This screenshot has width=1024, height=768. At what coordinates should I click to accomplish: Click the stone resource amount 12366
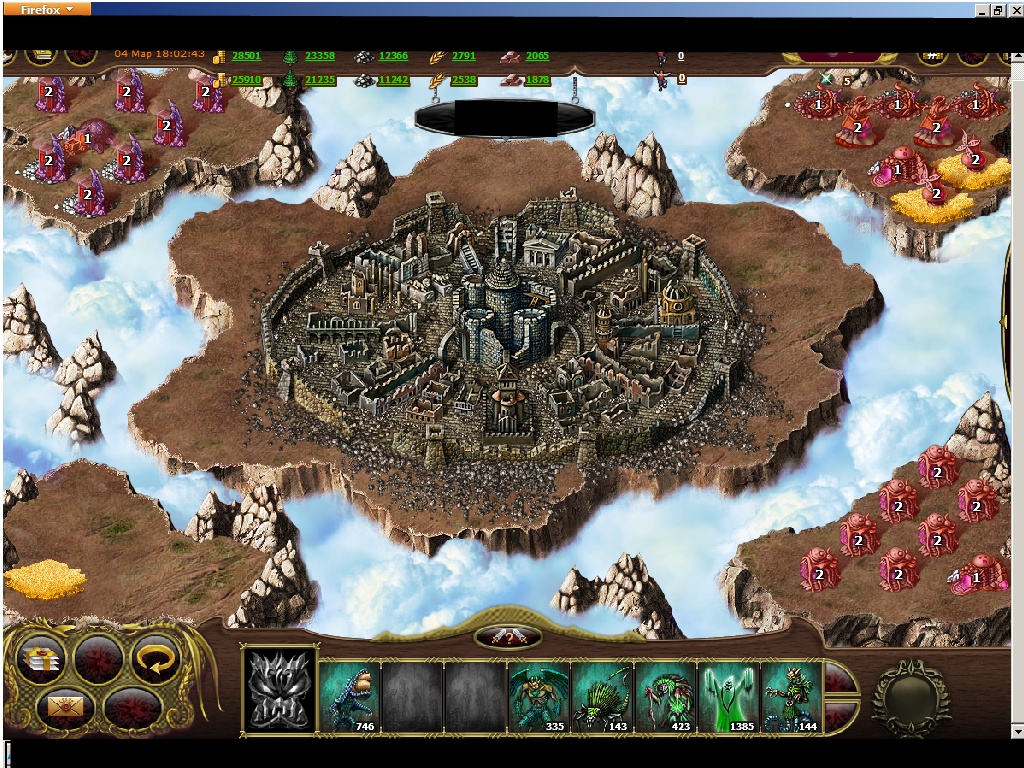pyautogui.click(x=393, y=56)
